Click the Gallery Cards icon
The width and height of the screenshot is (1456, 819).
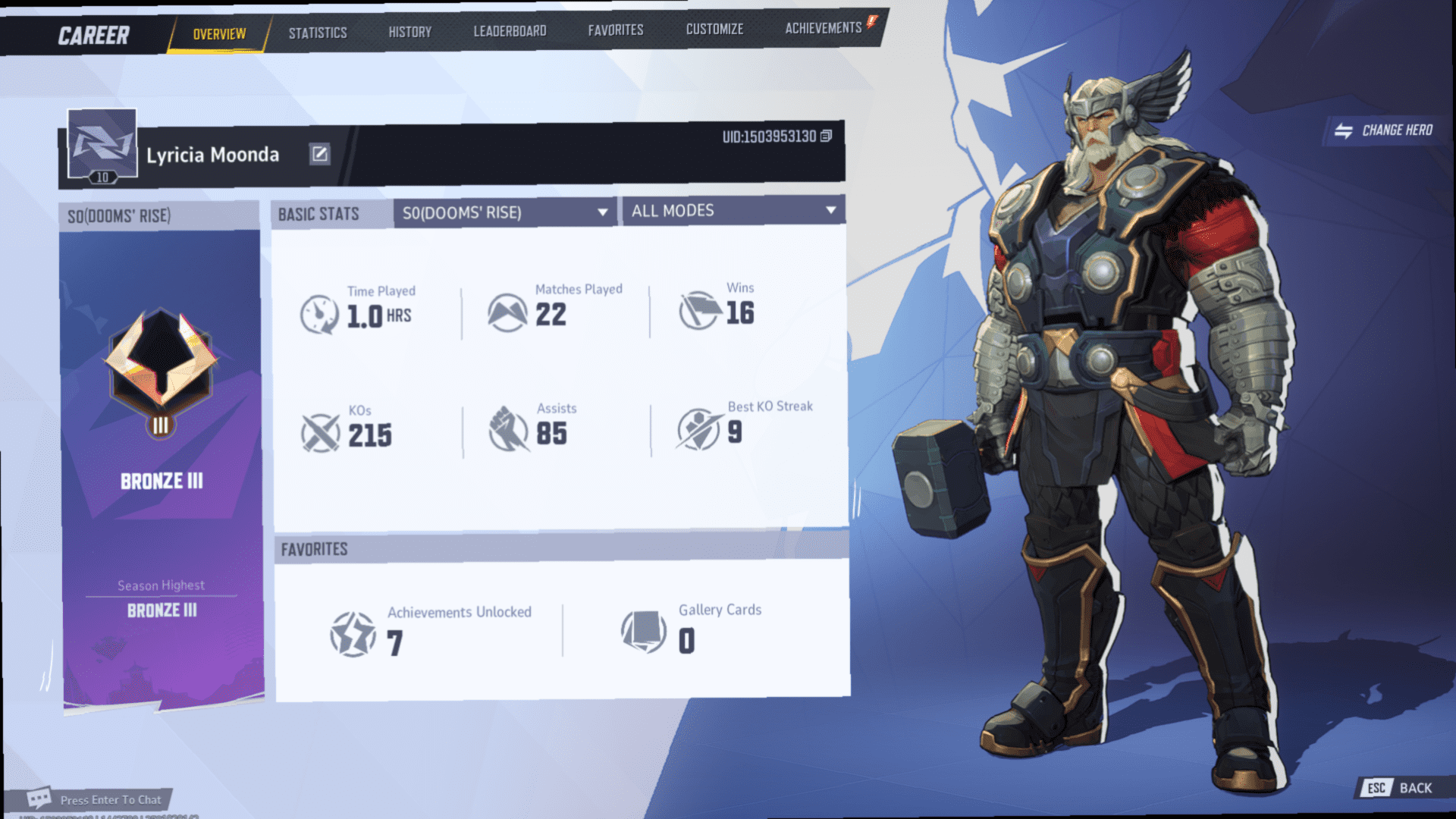tap(639, 631)
